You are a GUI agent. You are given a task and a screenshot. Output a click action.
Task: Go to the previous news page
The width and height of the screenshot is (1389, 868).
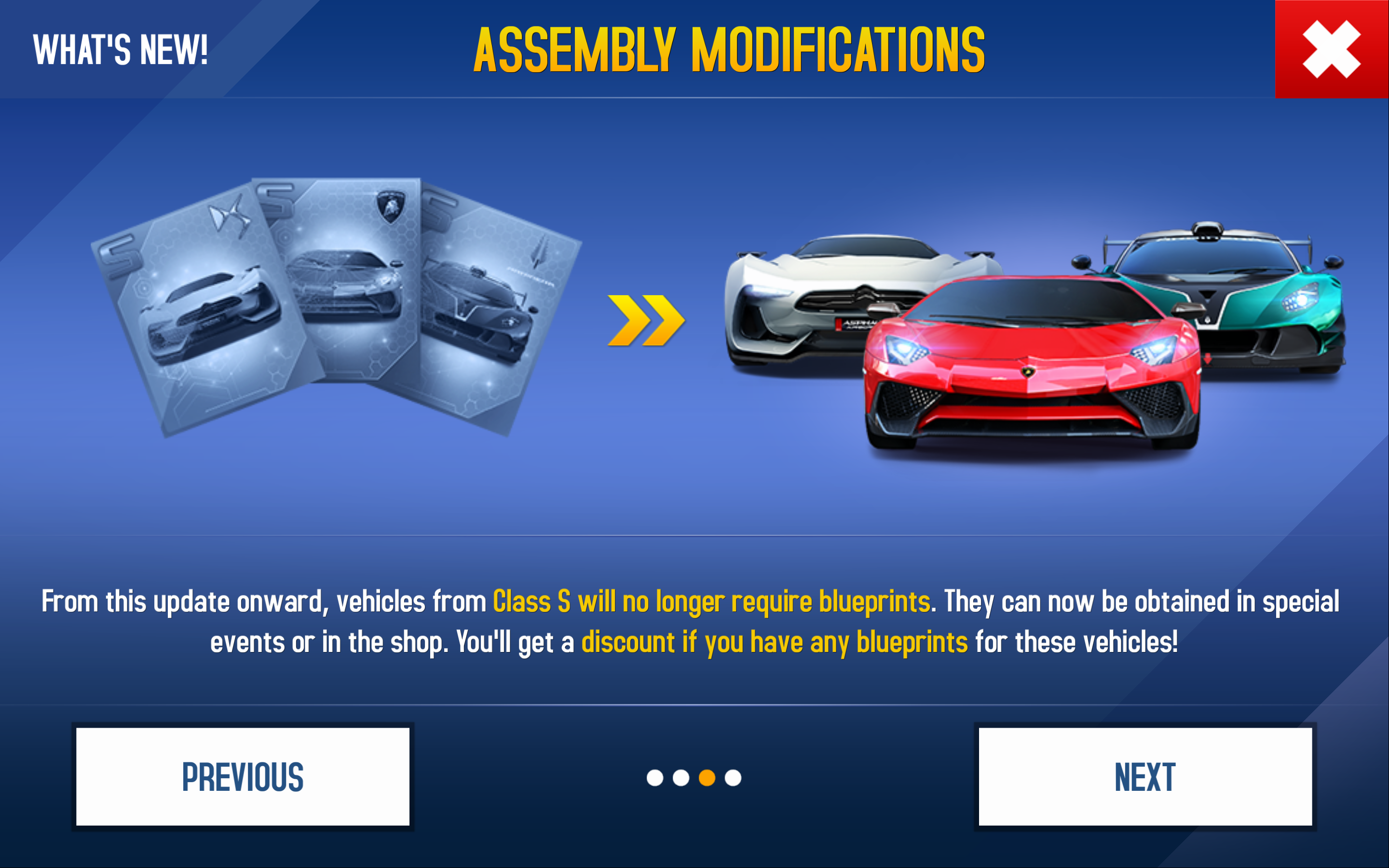243,777
